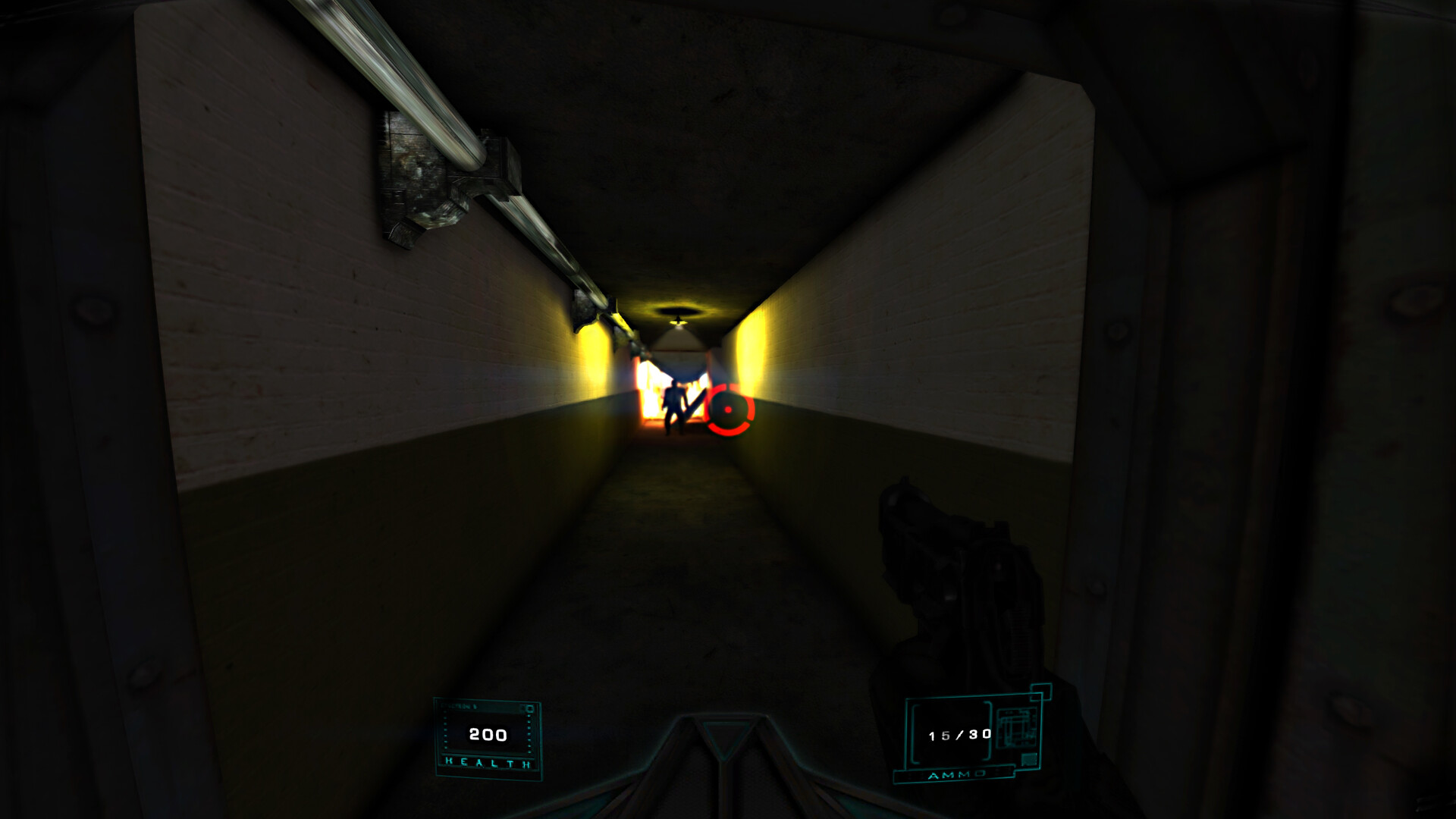Select the AMMO label tab
Image resolution: width=1456 pixels, height=819 pixels.
pos(957,774)
